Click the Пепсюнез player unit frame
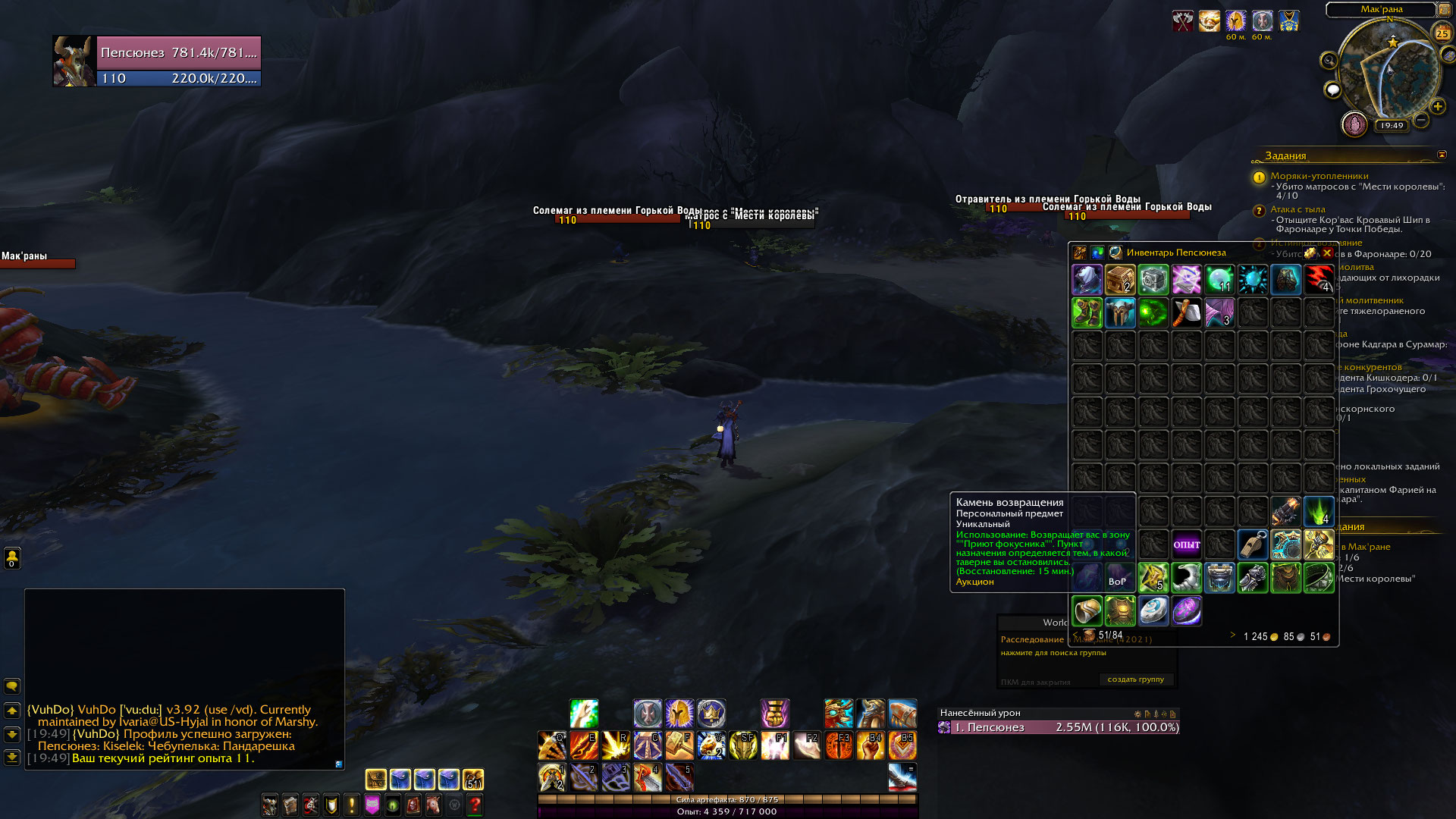 coord(178,61)
